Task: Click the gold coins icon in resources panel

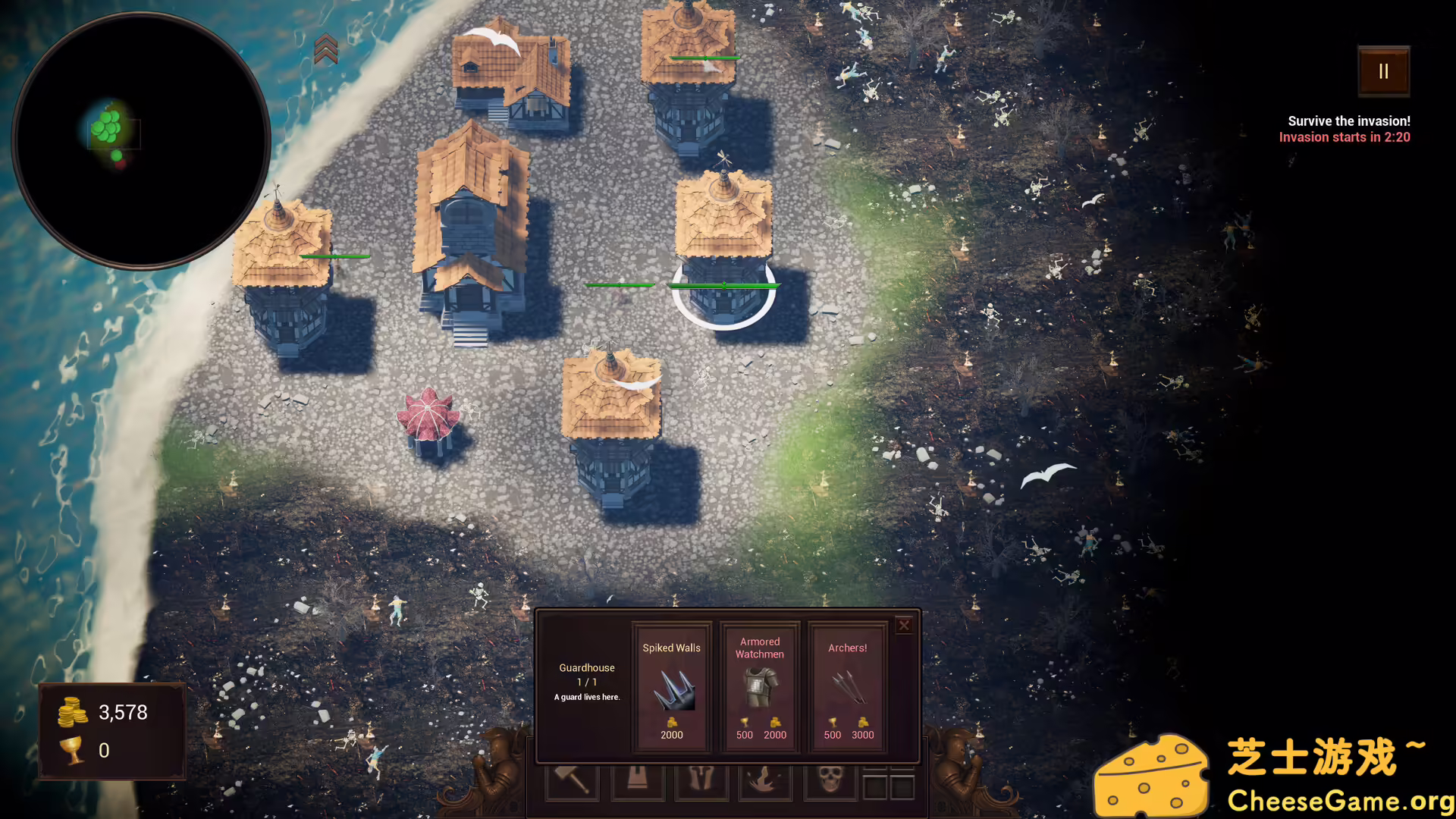Action: pyautogui.click(x=72, y=711)
